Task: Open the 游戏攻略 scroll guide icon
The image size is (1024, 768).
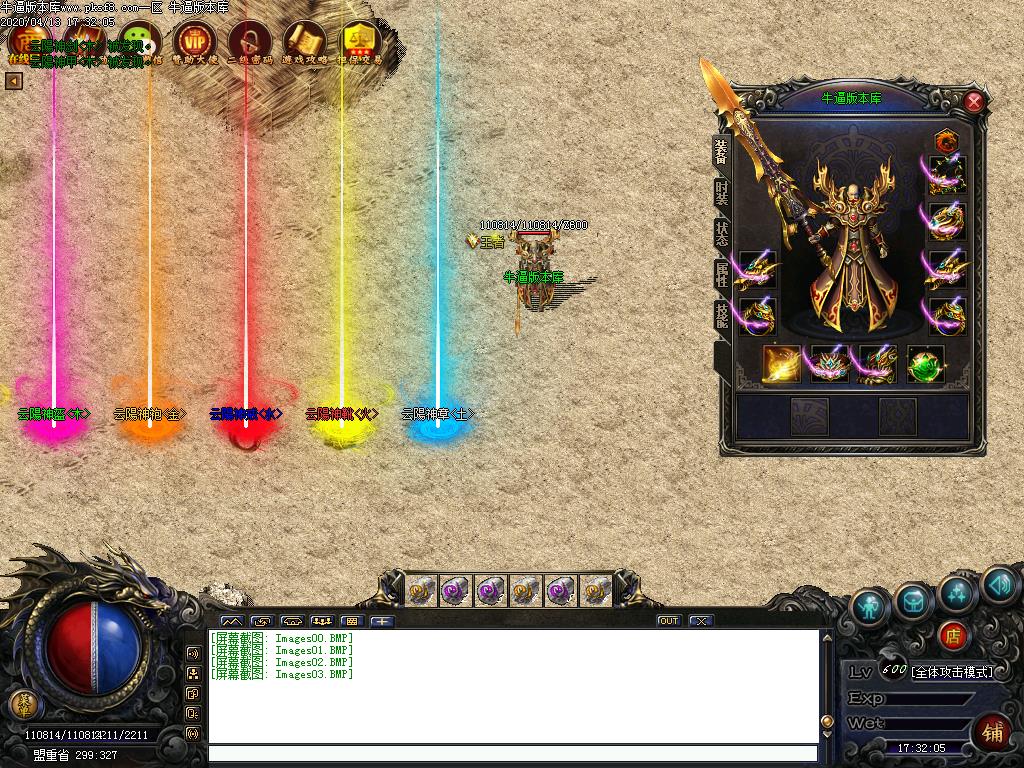Action: (x=304, y=43)
